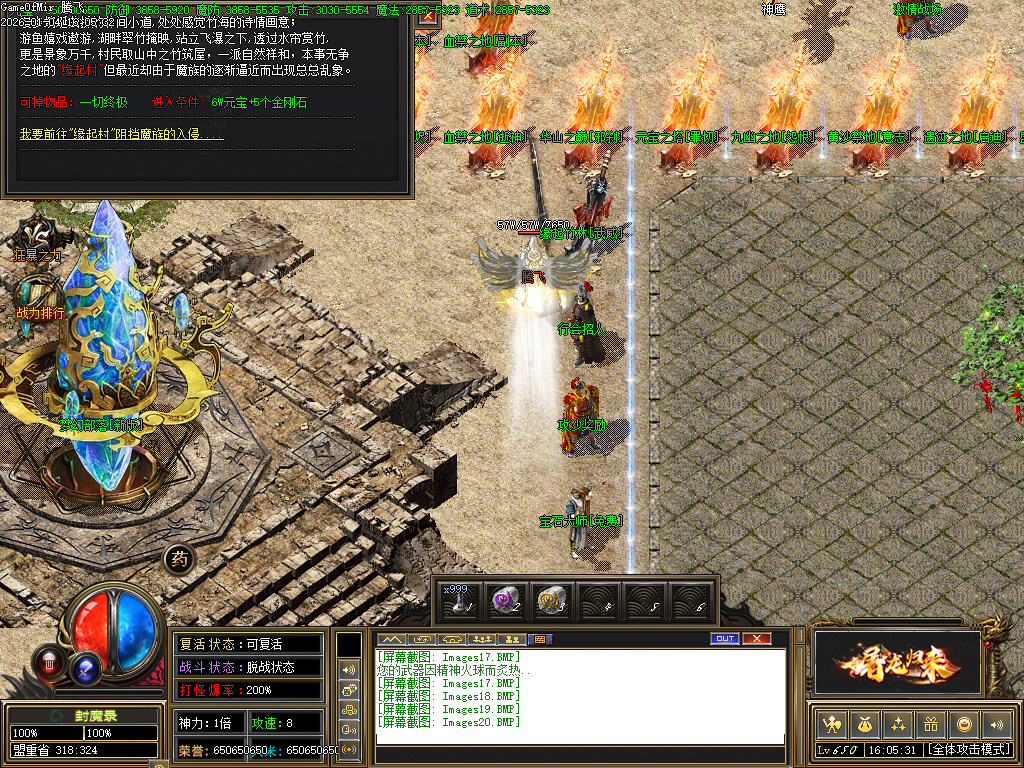Click the gold coin icon
This screenshot has width=1024, height=768.
[963, 724]
